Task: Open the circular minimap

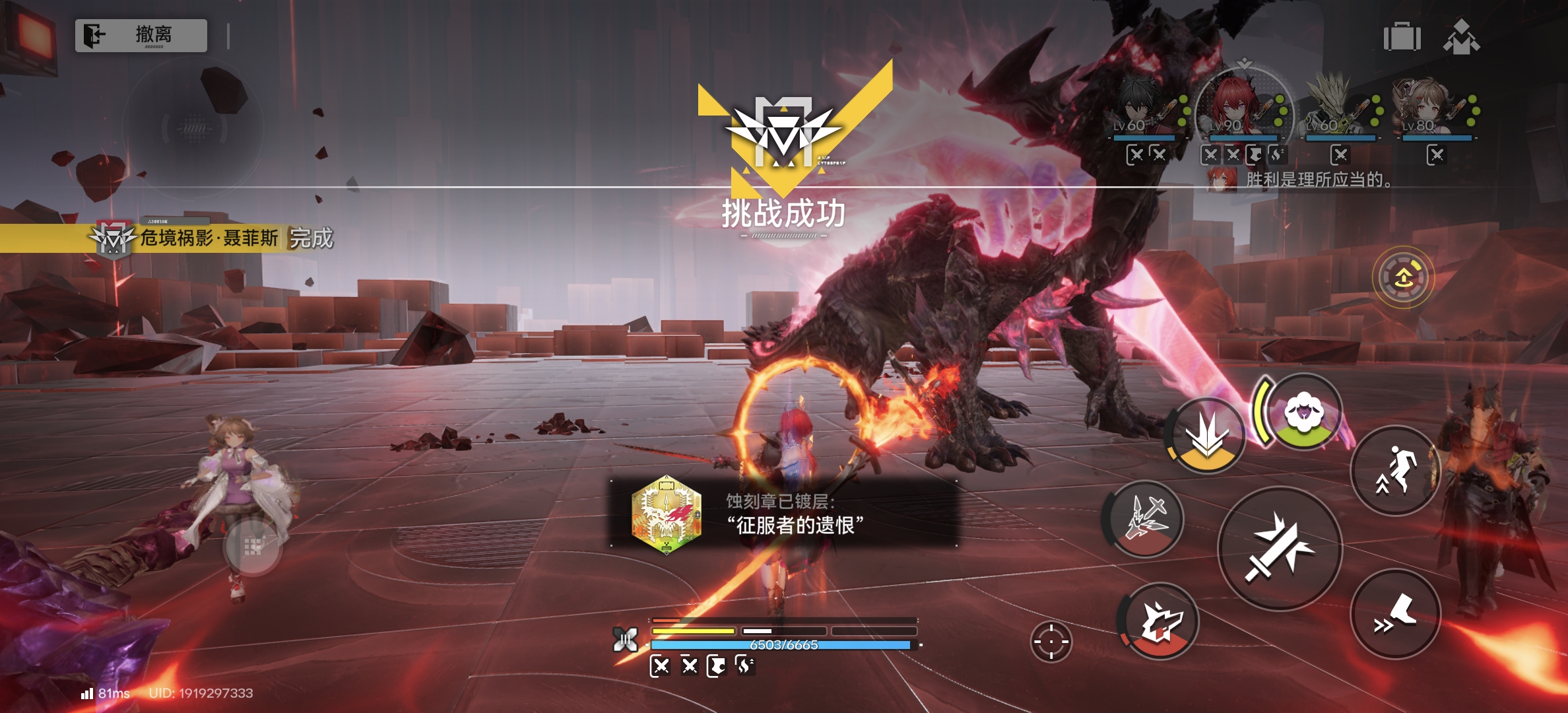Action: point(193,127)
